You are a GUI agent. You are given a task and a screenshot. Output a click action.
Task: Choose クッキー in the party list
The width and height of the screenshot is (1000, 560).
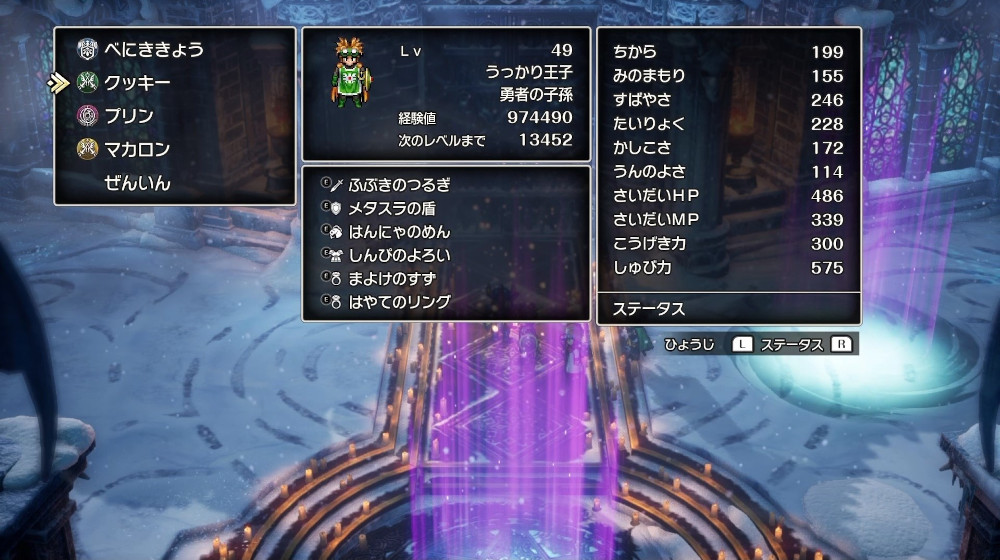pos(137,82)
